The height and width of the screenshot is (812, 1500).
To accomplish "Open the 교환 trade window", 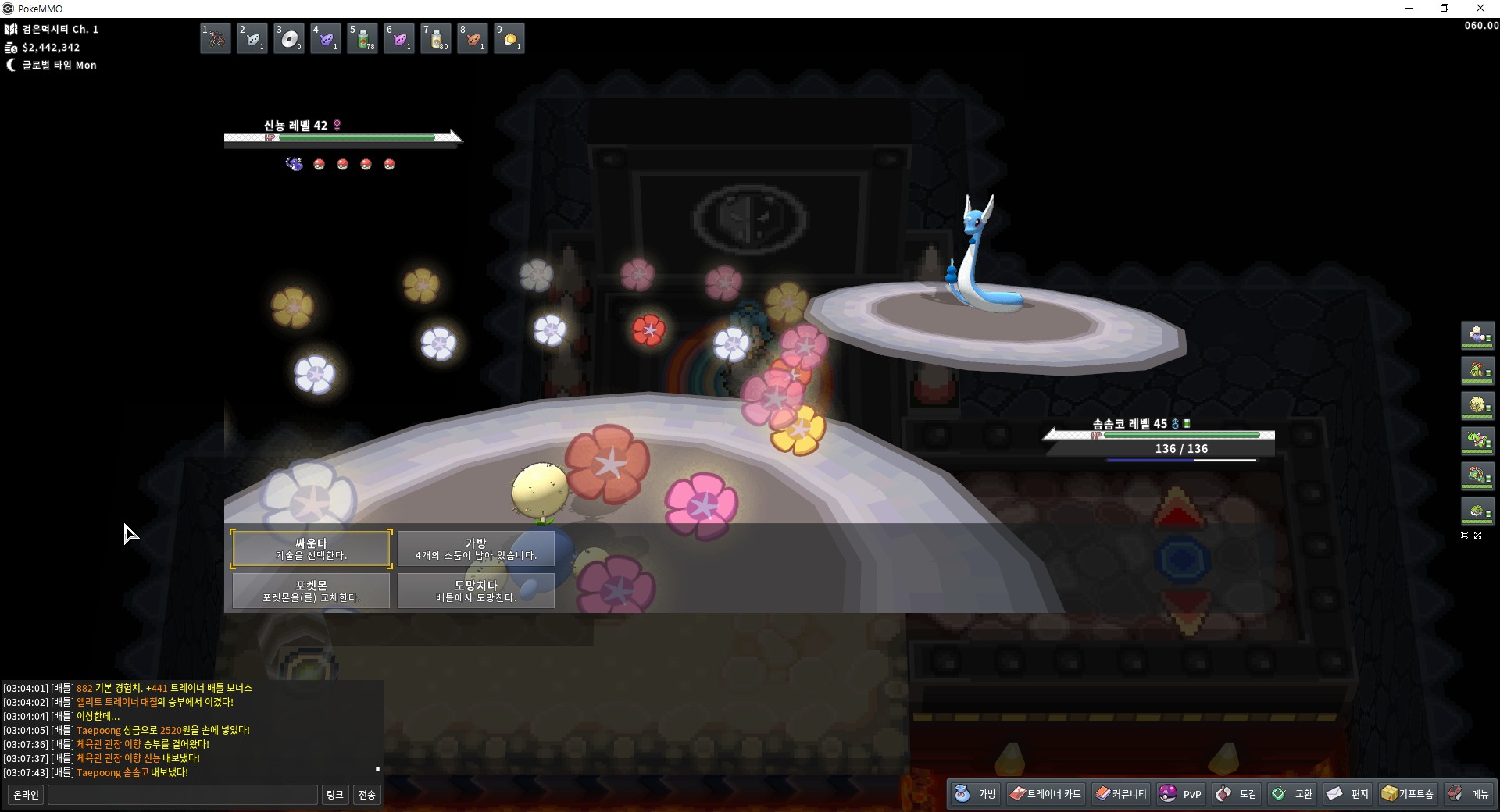I will 1293,794.
